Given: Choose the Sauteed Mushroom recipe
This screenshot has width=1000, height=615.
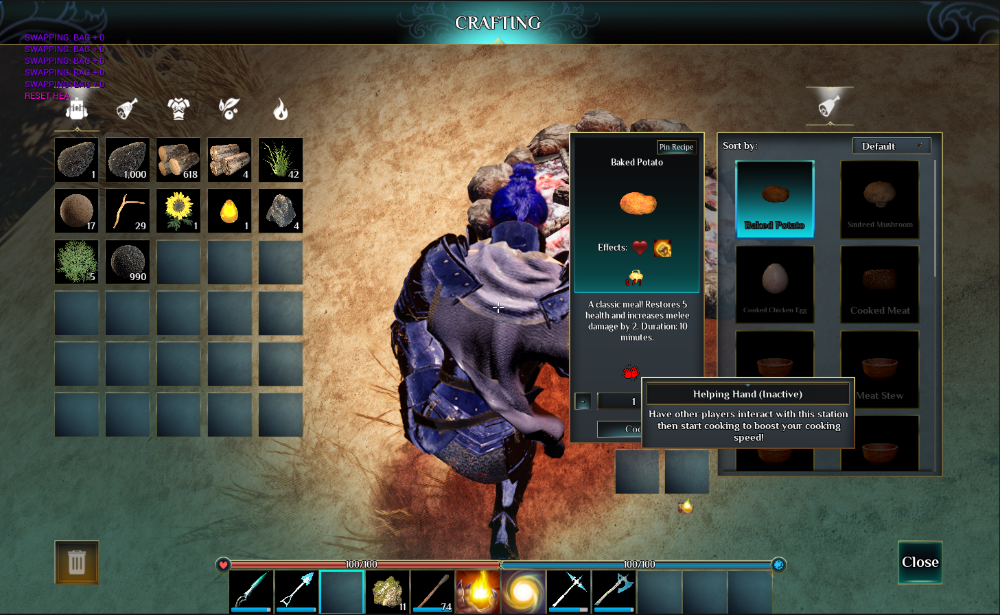Looking at the screenshot, I should 880,198.
